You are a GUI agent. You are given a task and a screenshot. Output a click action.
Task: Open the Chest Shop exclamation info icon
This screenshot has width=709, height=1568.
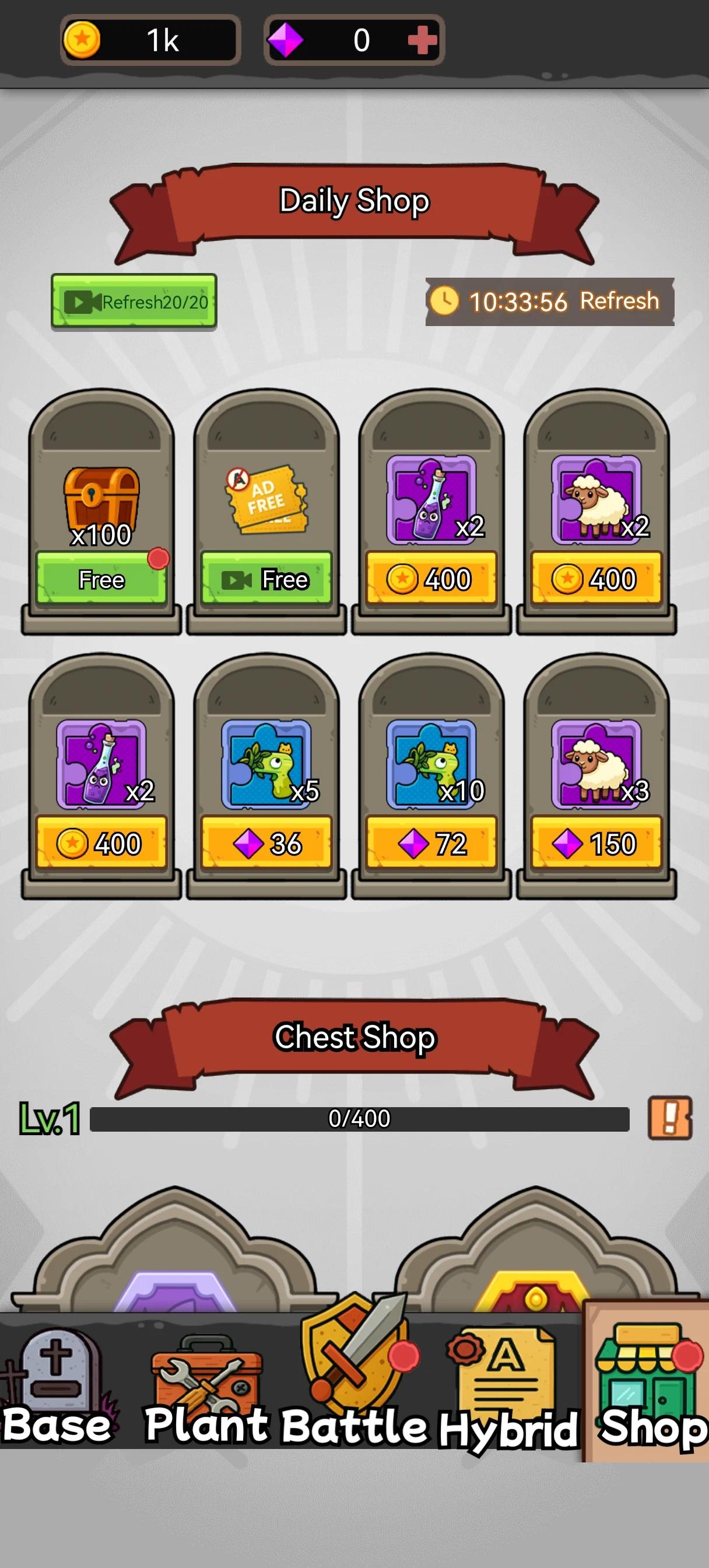(x=670, y=1118)
